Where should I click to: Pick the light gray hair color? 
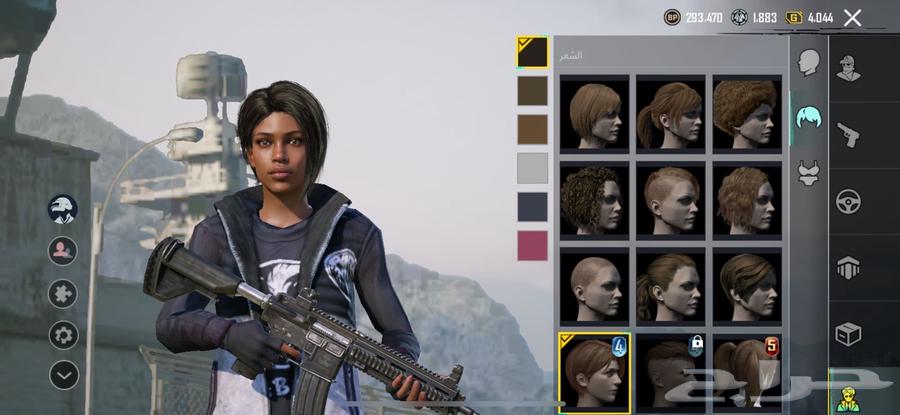coord(532,167)
